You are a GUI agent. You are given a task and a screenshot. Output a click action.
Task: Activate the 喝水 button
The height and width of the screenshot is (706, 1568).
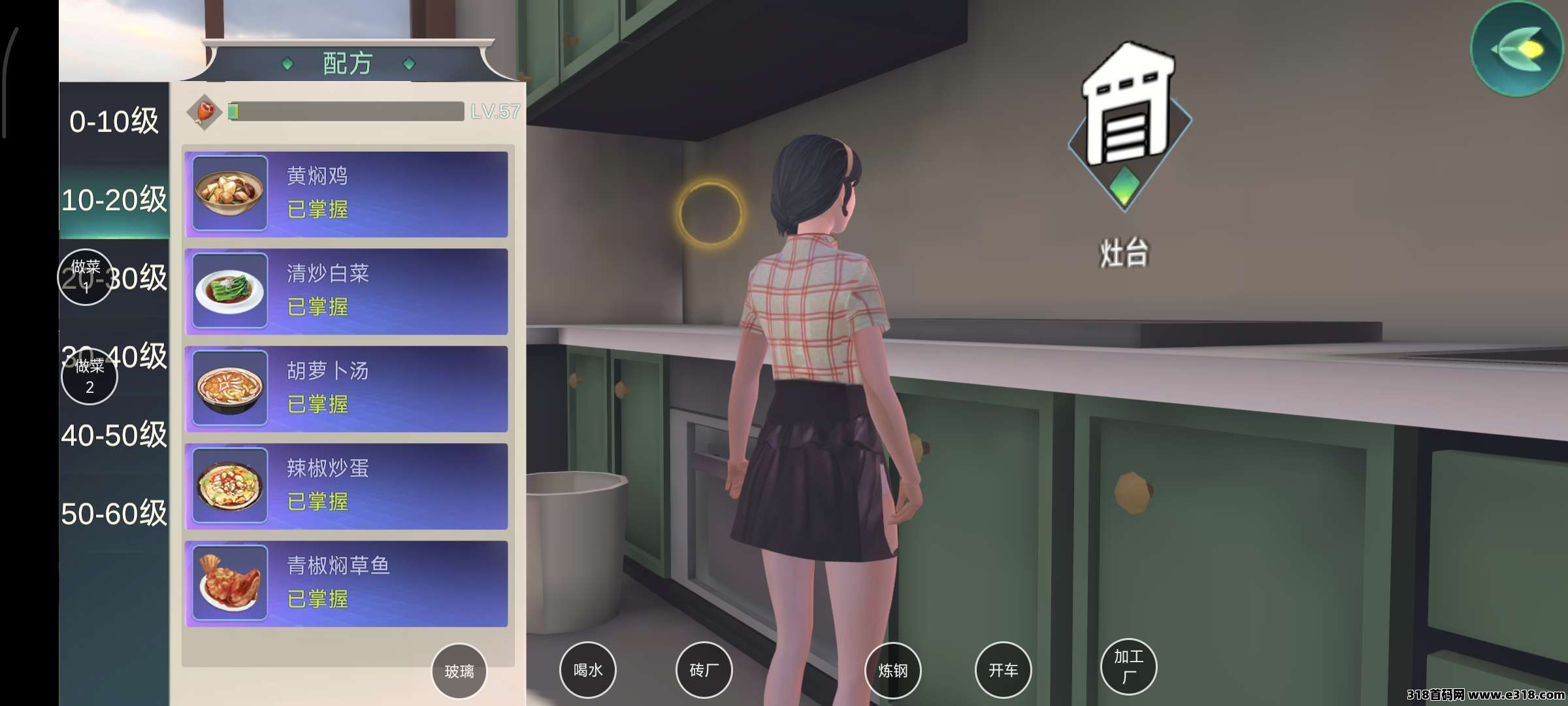click(x=587, y=670)
